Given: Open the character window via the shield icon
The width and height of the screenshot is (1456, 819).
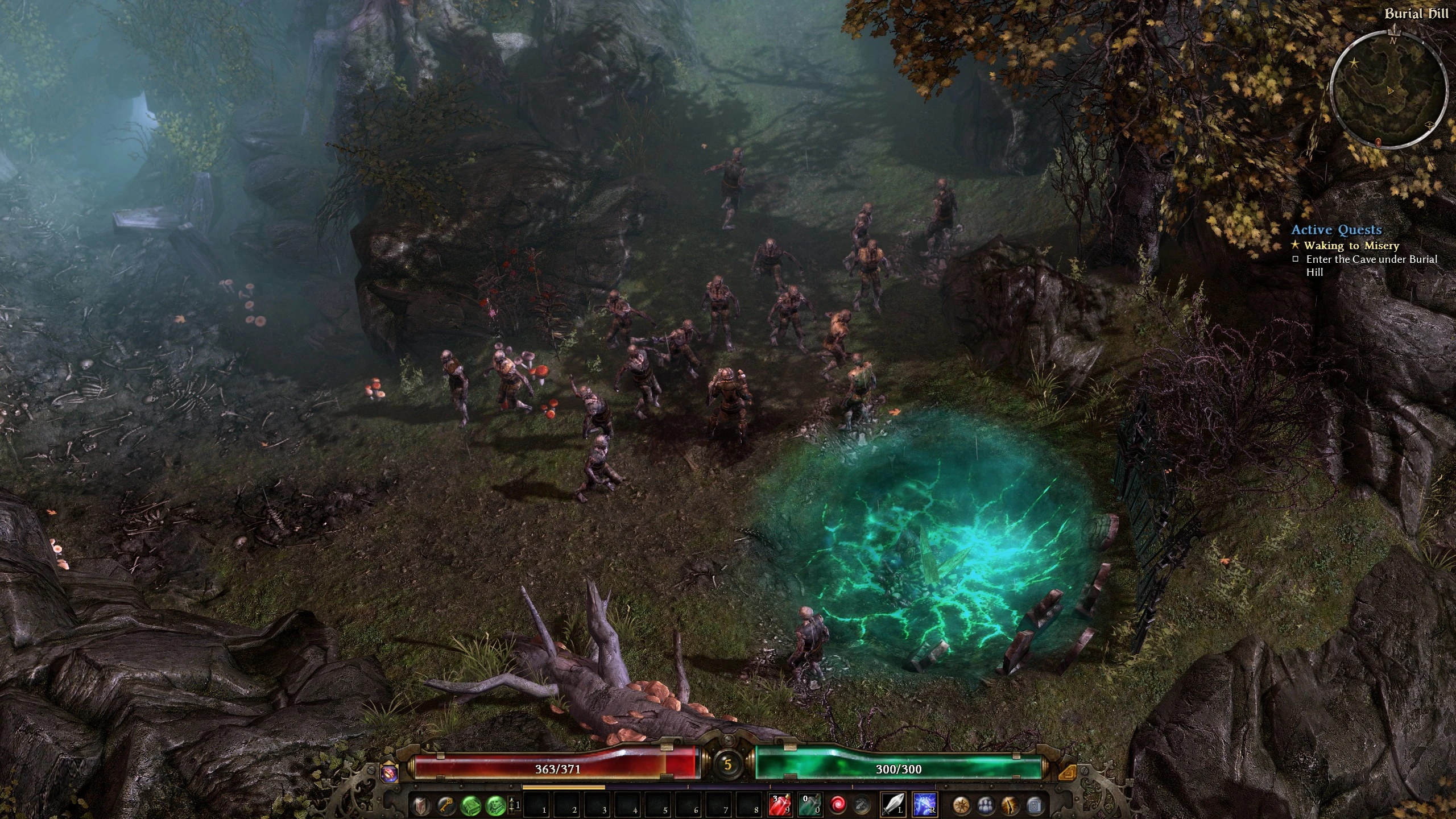Looking at the screenshot, I should 421,805.
